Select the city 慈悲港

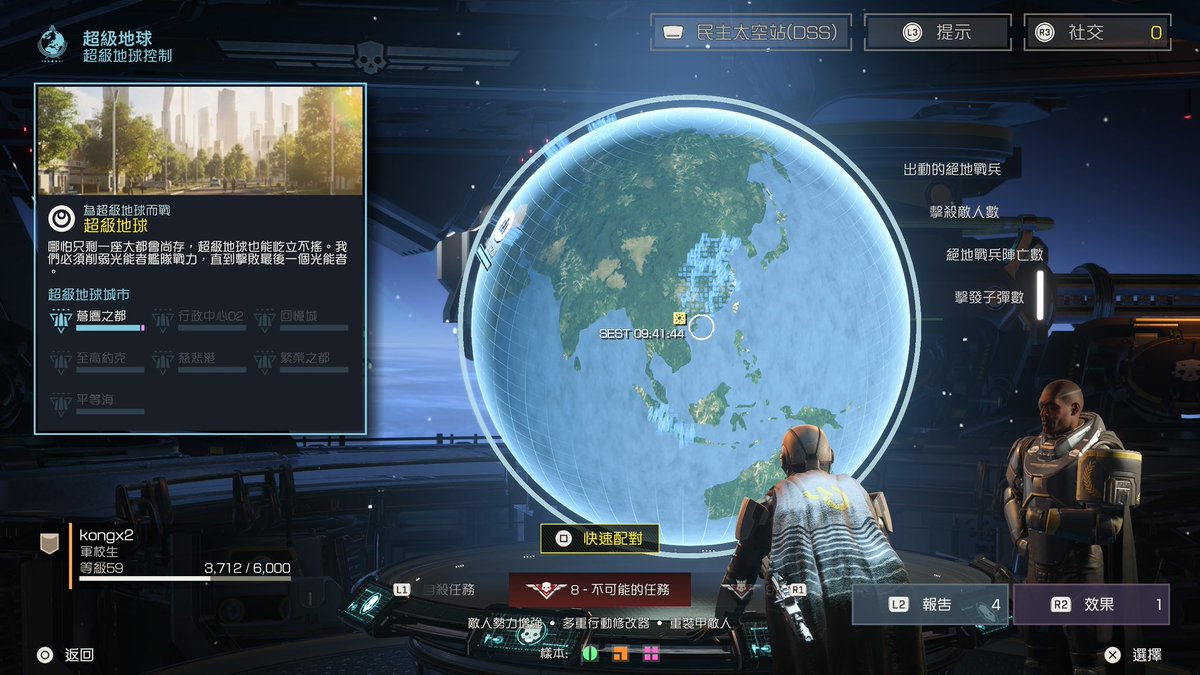[198, 360]
